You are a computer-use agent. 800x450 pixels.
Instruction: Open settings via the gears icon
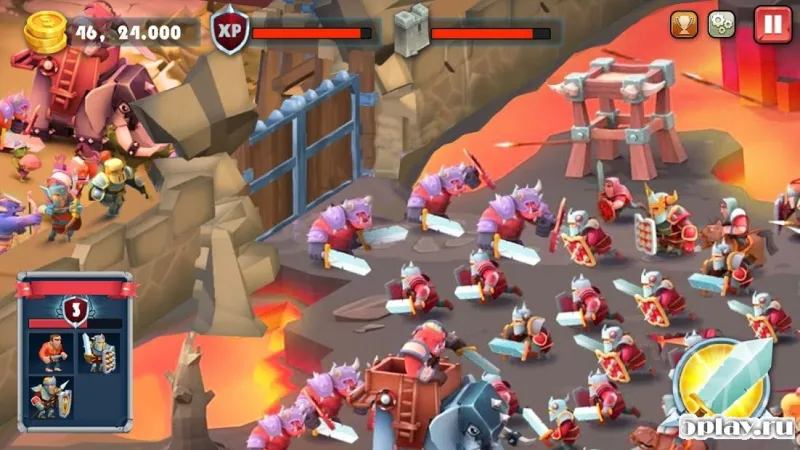(721, 24)
